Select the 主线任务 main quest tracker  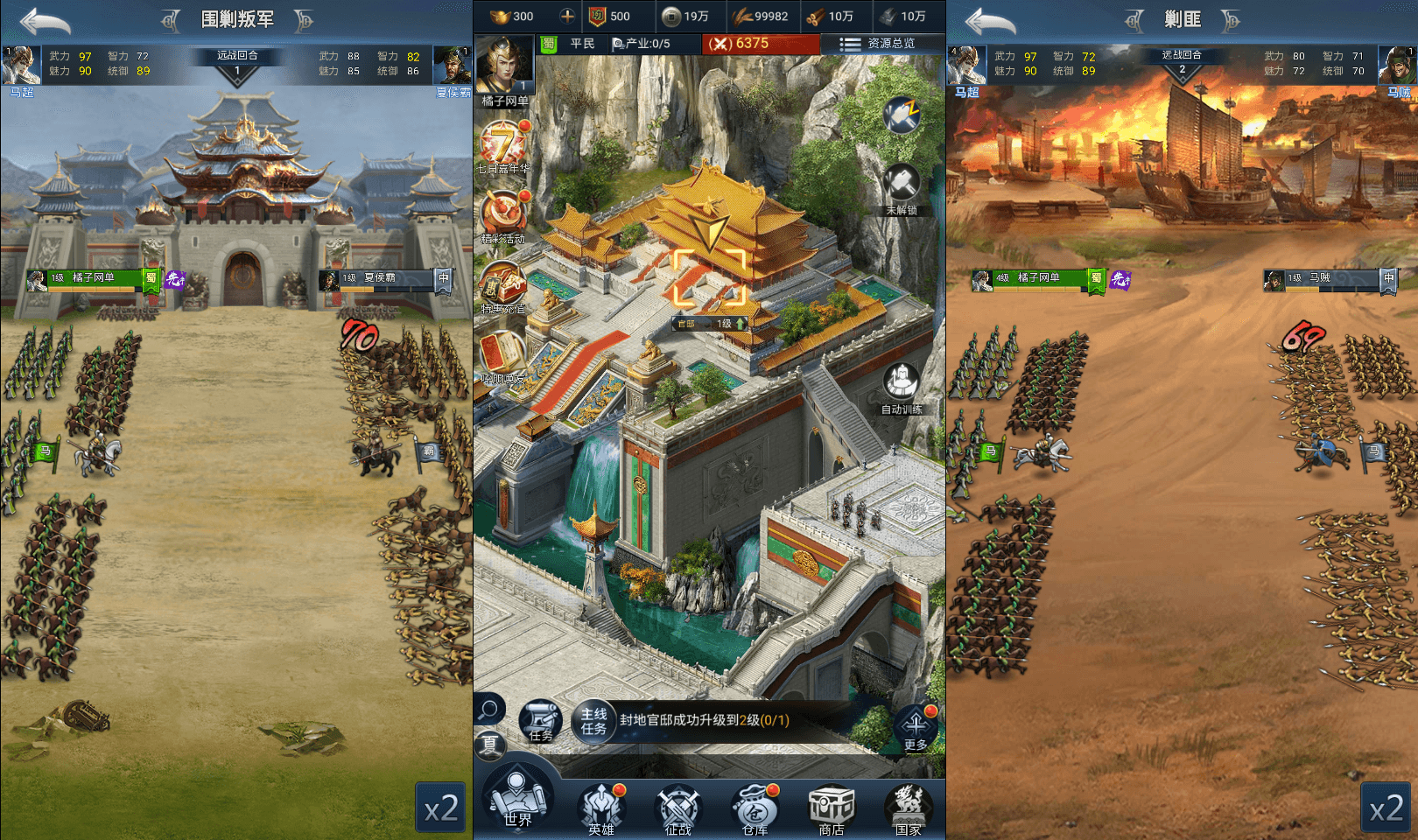pyautogui.click(x=594, y=721)
